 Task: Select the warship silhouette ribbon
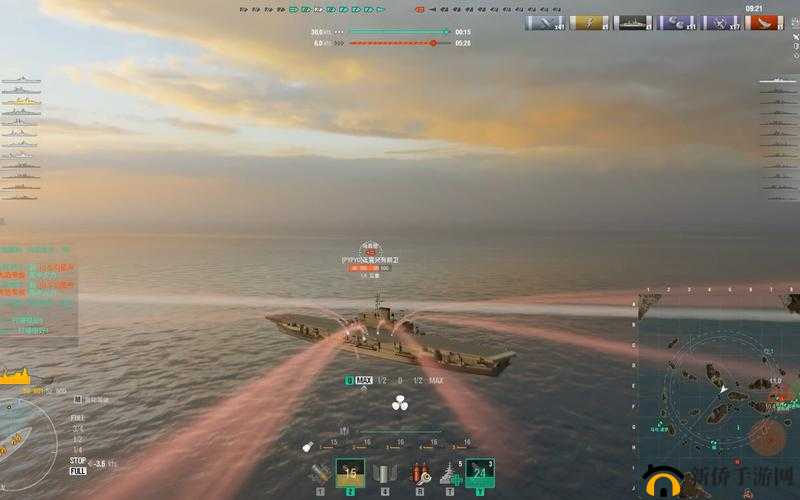pyautogui.click(x=634, y=23)
